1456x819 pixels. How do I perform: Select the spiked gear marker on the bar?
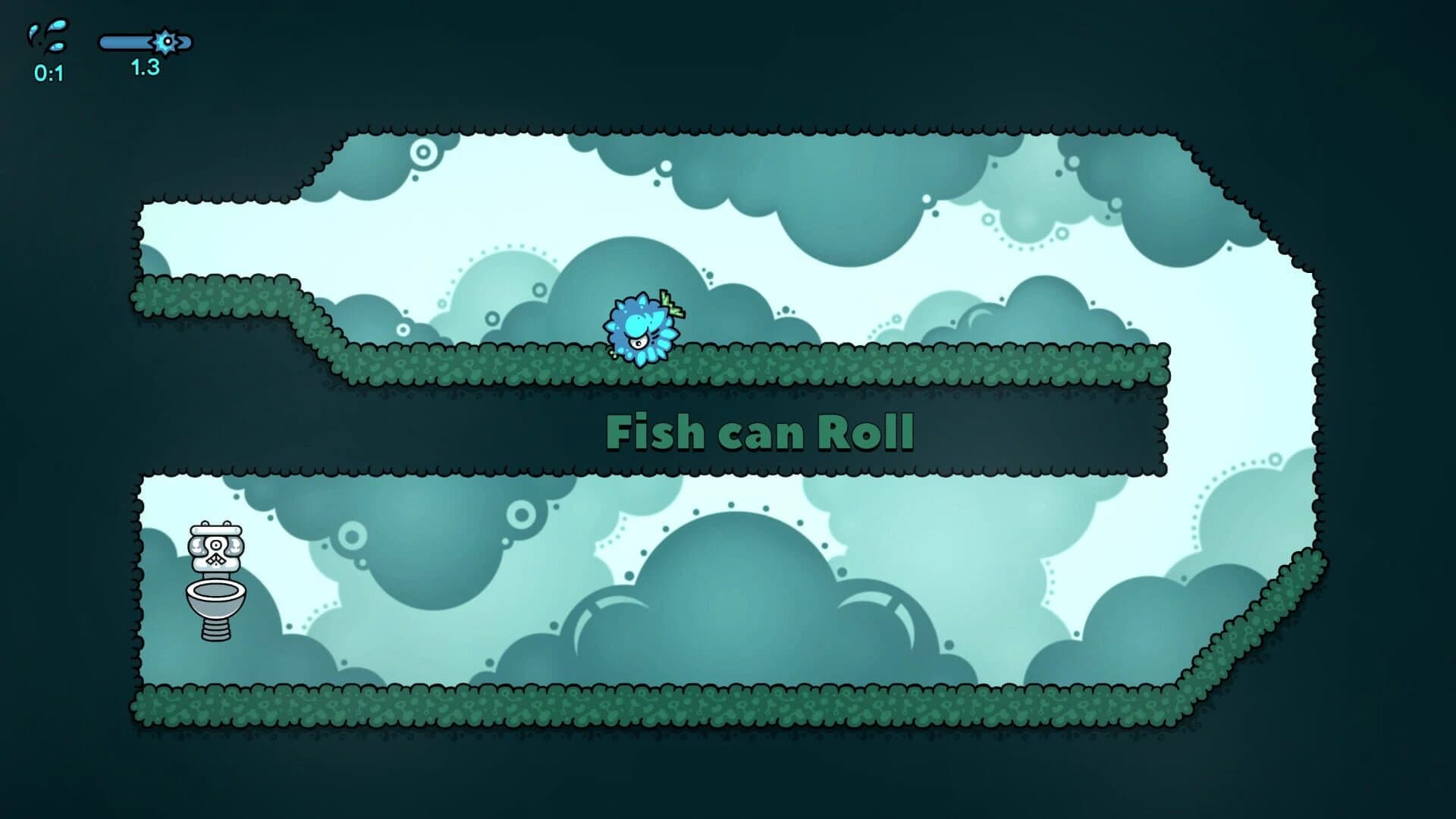click(x=166, y=43)
